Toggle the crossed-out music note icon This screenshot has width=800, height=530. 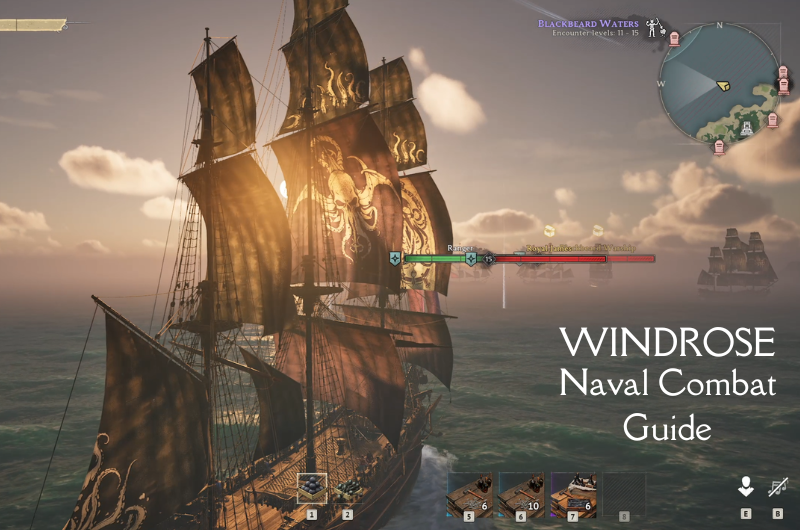point(777,487)
